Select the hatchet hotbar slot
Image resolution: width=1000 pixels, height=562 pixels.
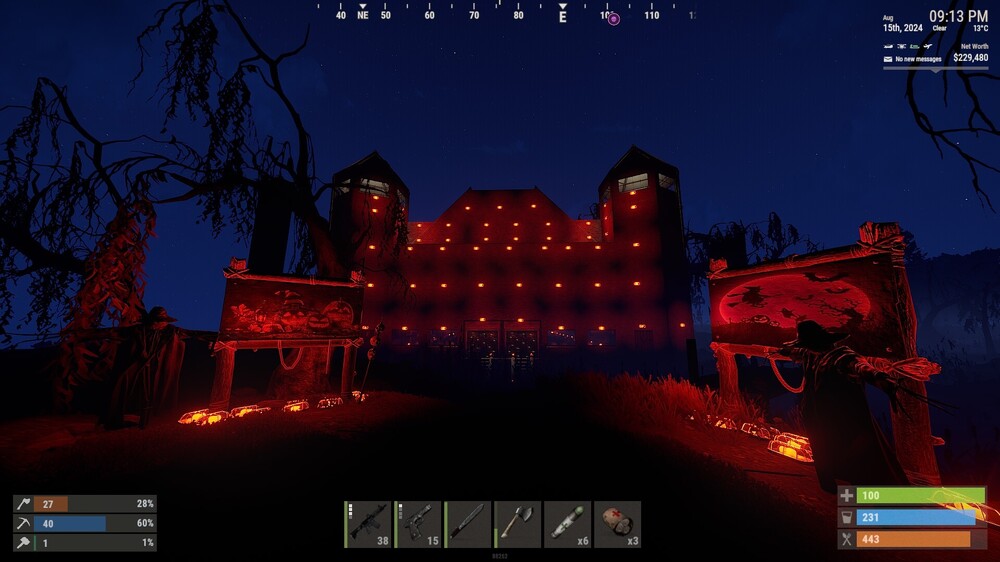tap(518, 524)
